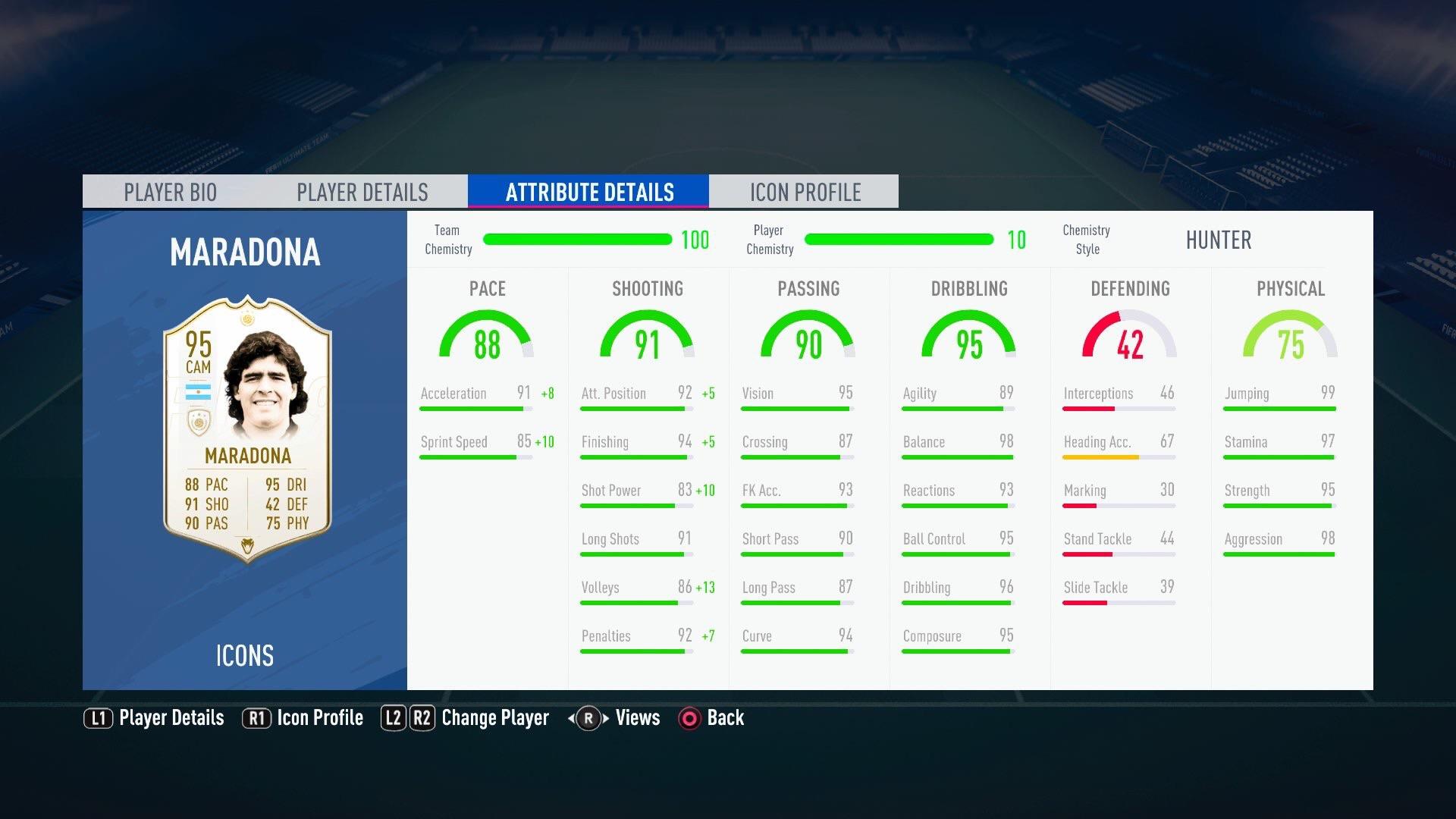Image resolution: width=1456 pixels, height=819 pixels.
Task: Select the R2 button prompt icon
Action: 422,718
